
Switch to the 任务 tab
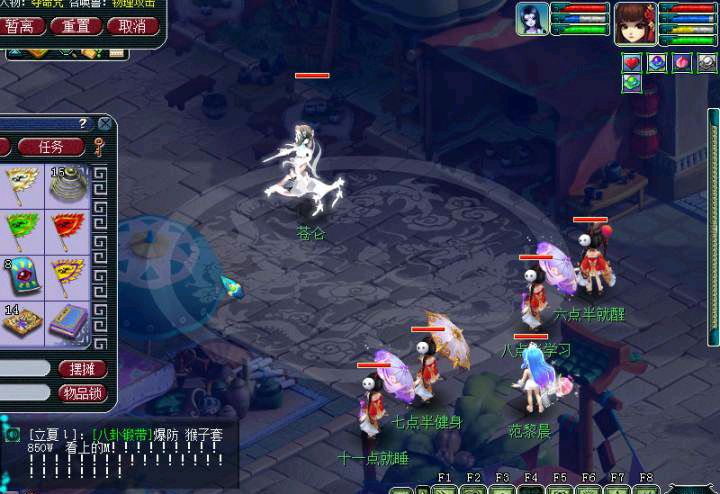[x=50, y=146]
